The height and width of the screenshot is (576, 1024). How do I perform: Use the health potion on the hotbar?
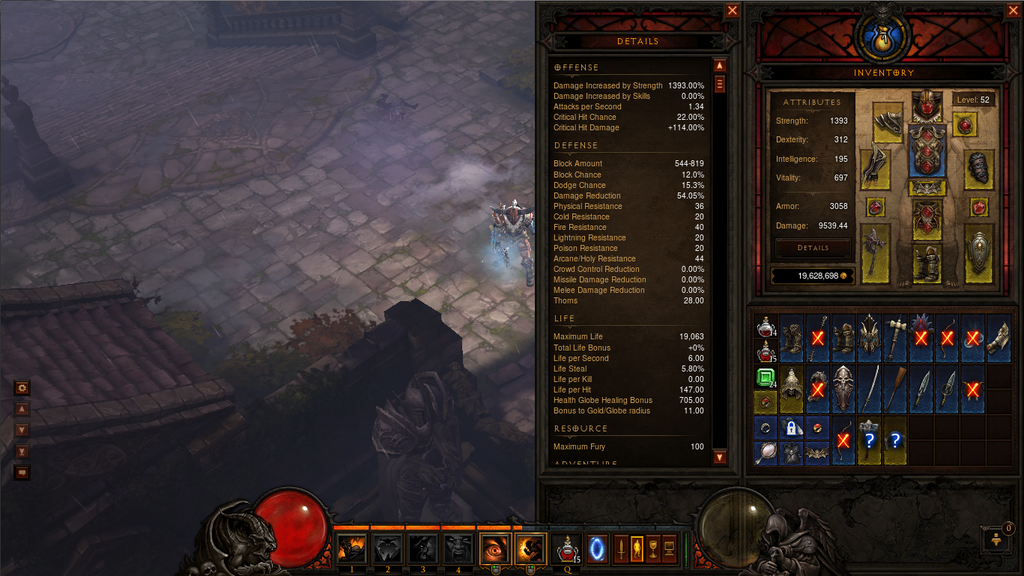tap(569, 549)
